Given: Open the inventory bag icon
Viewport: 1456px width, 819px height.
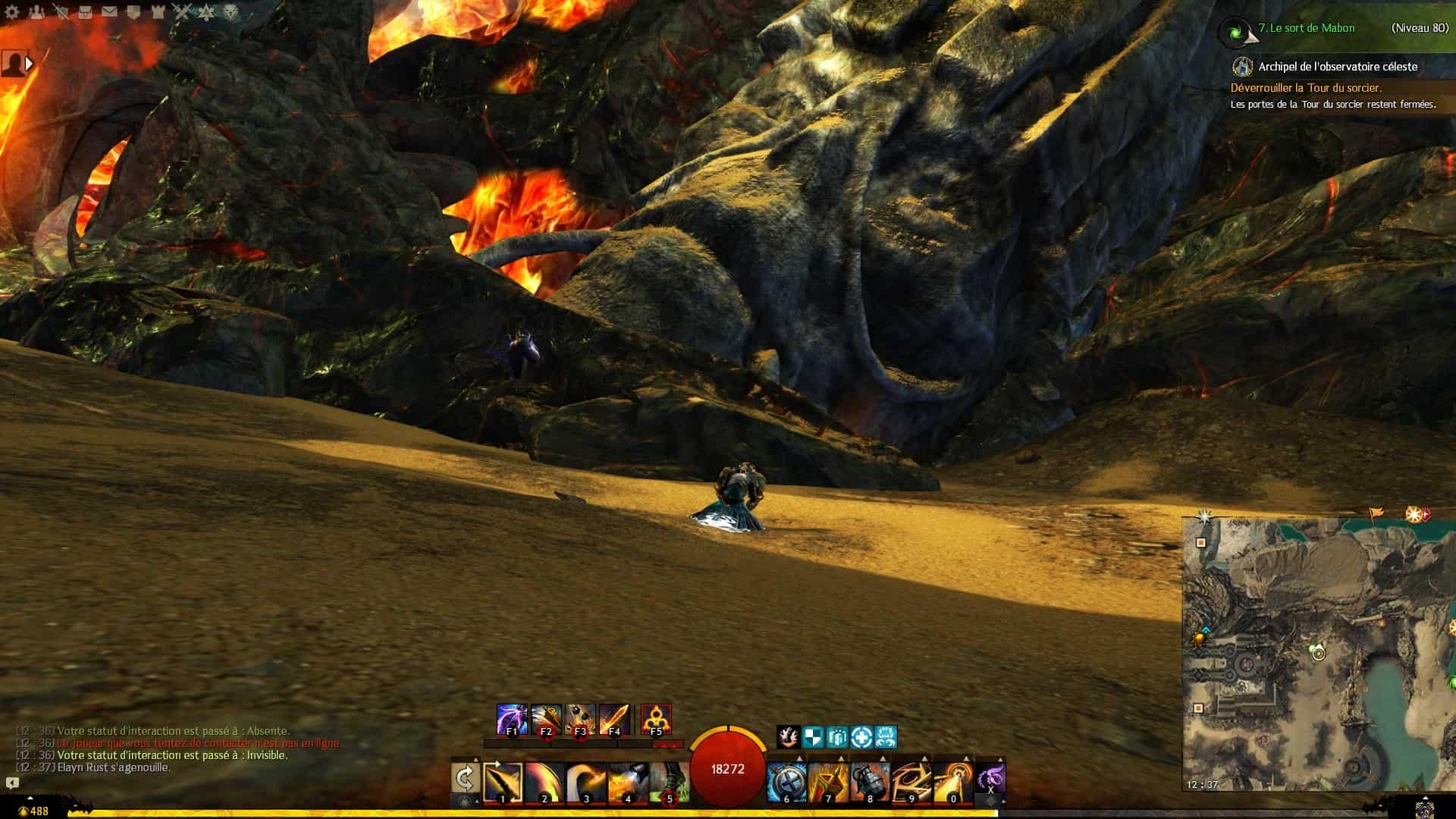Looking at the screenshot, I should pos(85,12).
